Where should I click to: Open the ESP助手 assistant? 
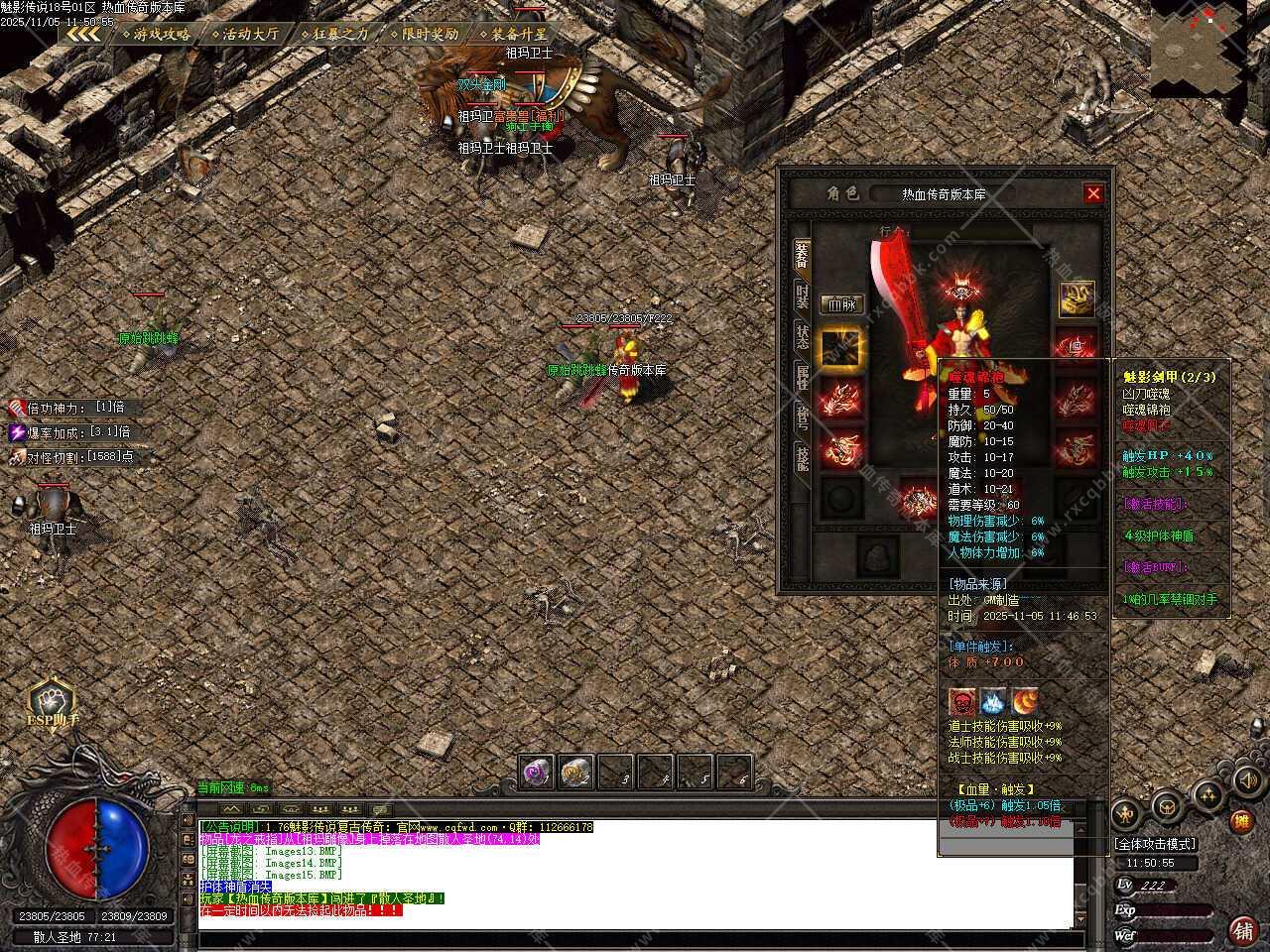(52, 703)
